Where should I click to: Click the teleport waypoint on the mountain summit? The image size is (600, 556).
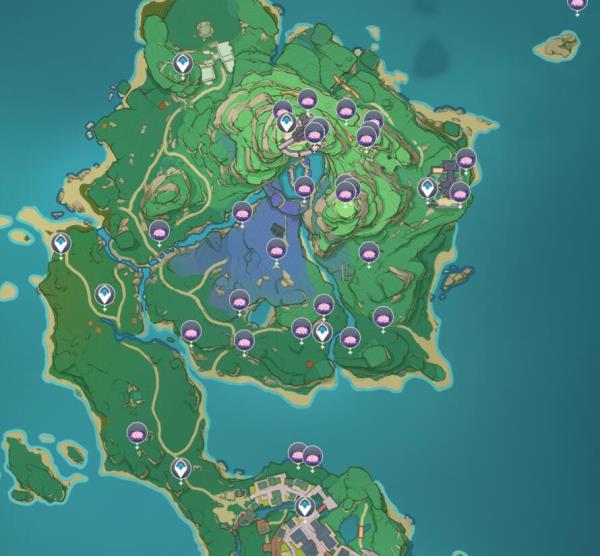pos(286,124)
